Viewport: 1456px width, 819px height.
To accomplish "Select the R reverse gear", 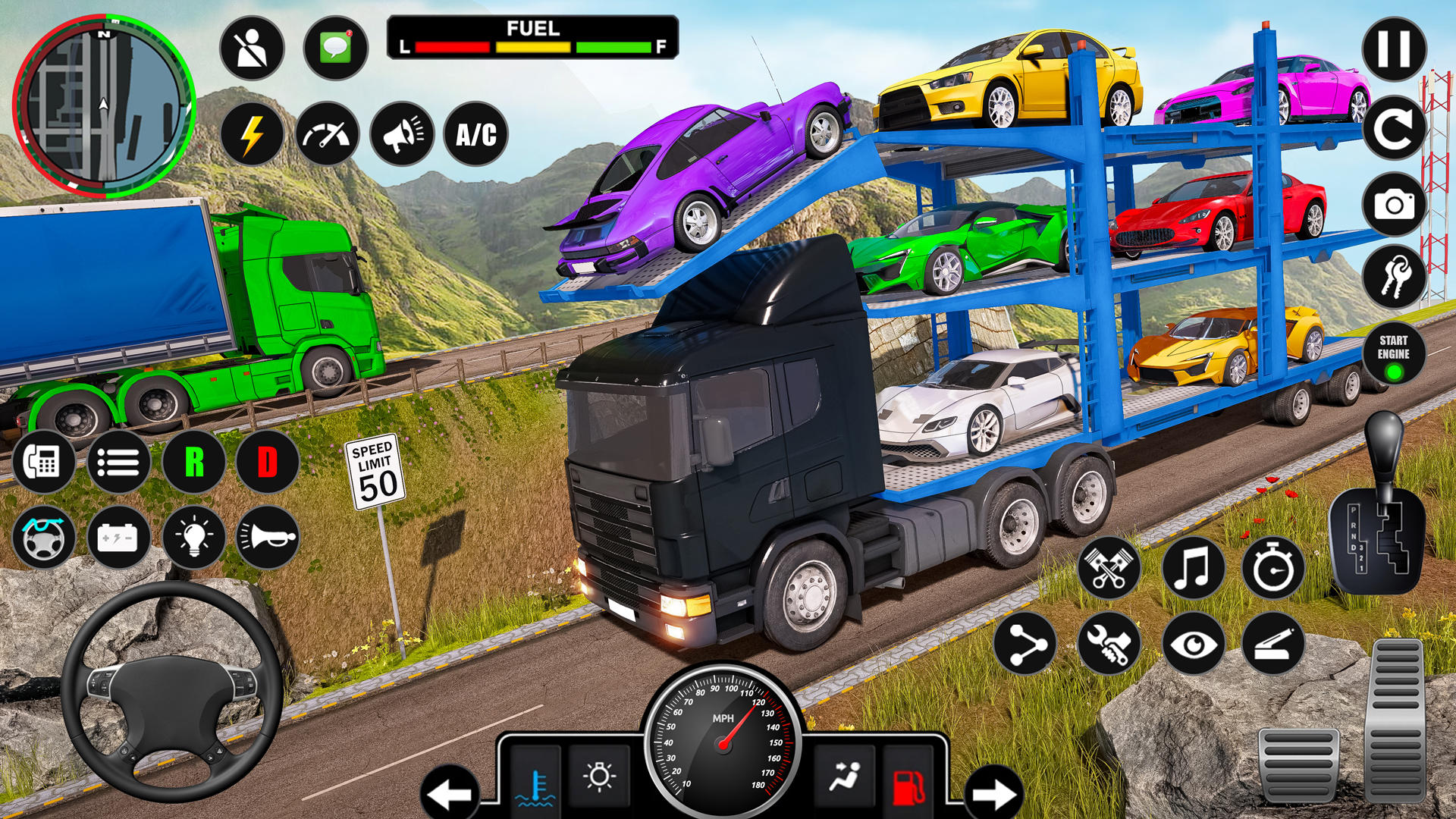I will pos(191,463).
